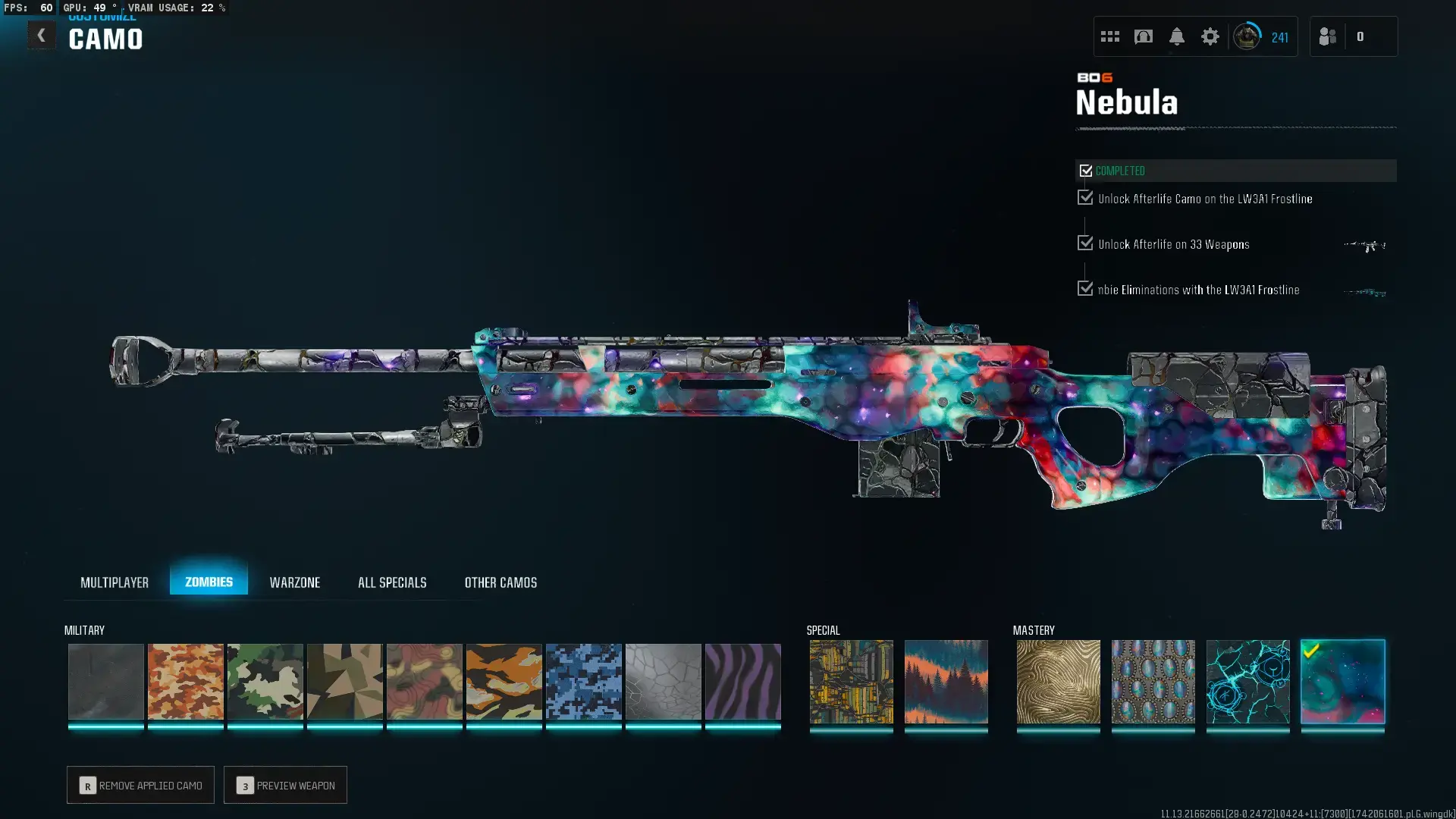The image size is (1456, 819).
Task: Click the back arrow beside Camo
Action: (x=42, y=35)
